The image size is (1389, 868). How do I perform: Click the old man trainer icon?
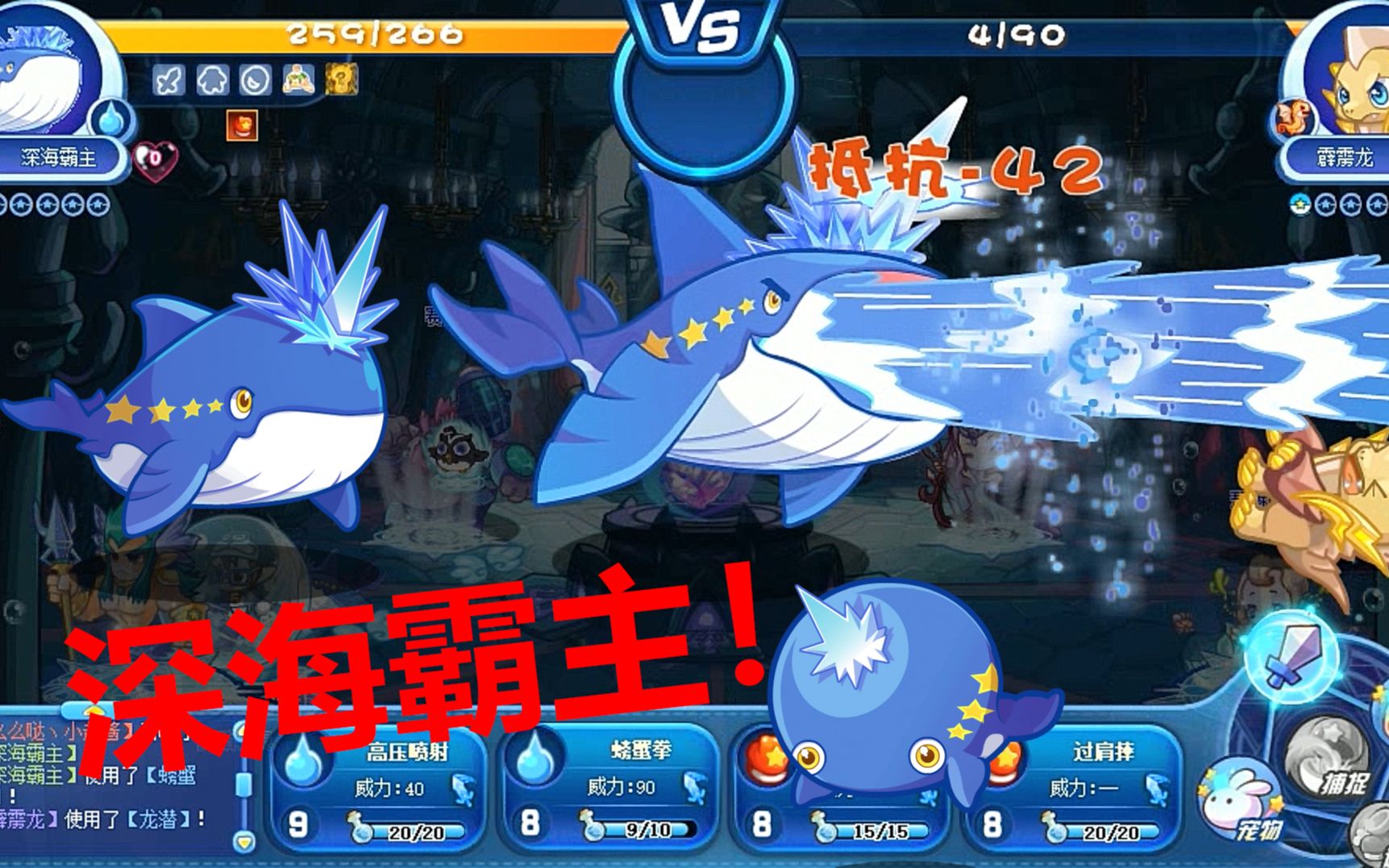298,80
